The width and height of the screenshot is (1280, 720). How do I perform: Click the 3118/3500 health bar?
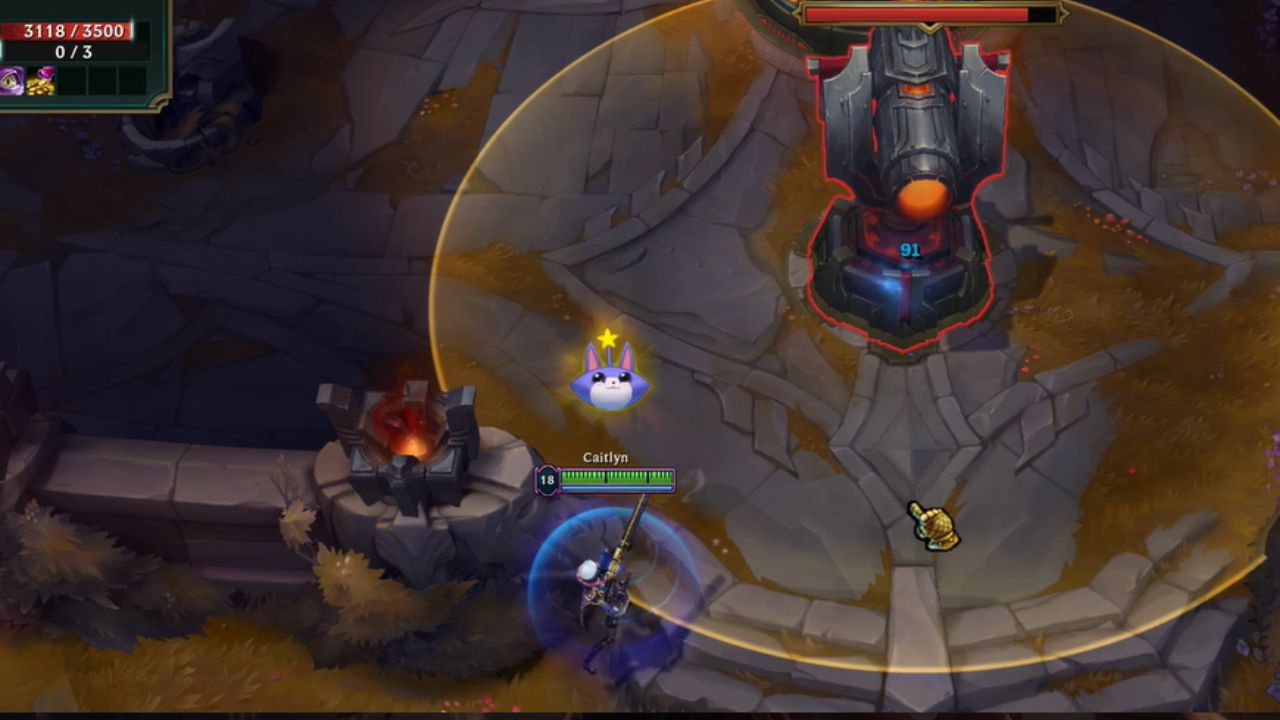(x=77, y=31)
